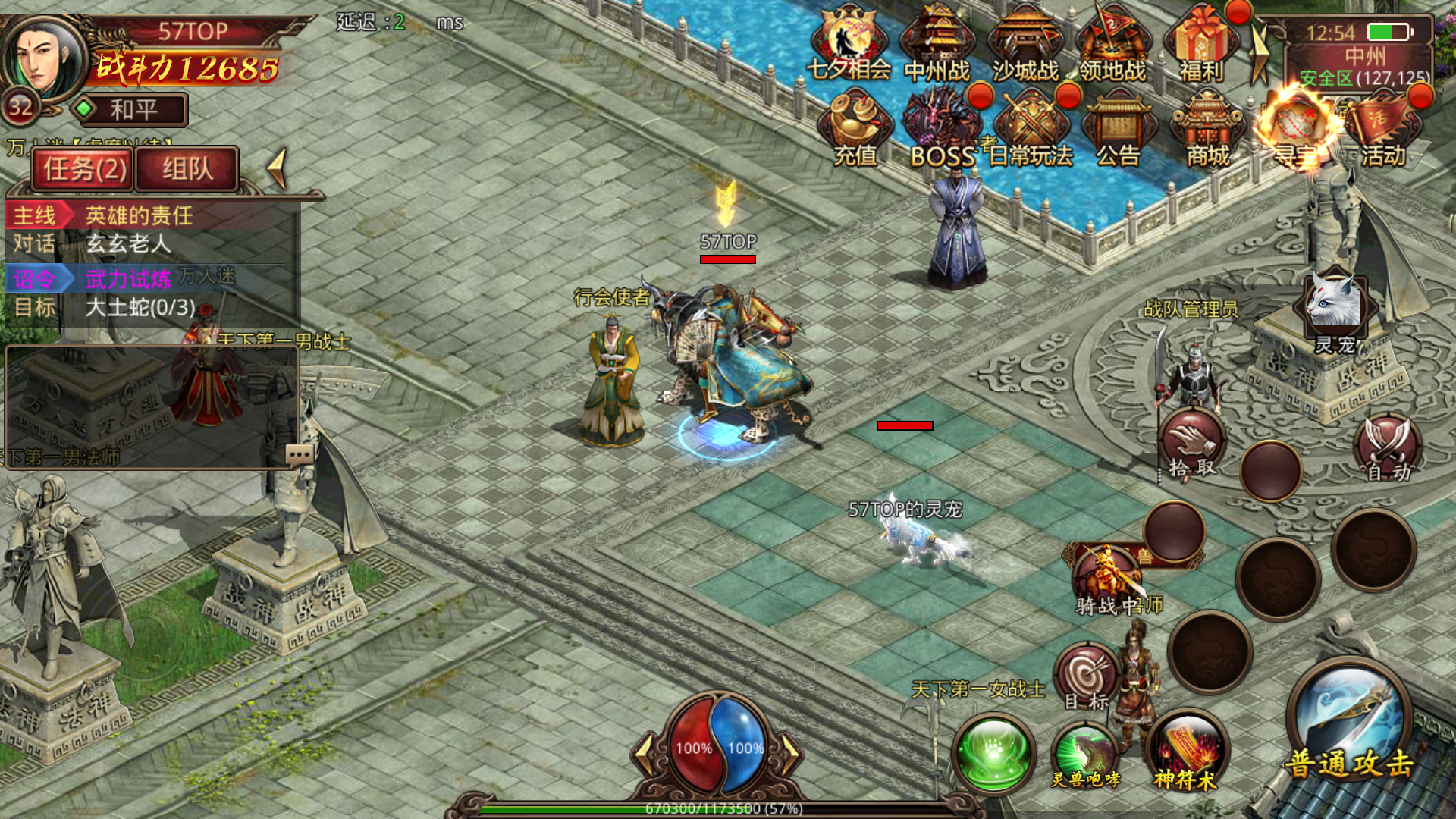Open the 商城 shop icon
This screenshot has width=1456, height=819.
(1207, 129)
